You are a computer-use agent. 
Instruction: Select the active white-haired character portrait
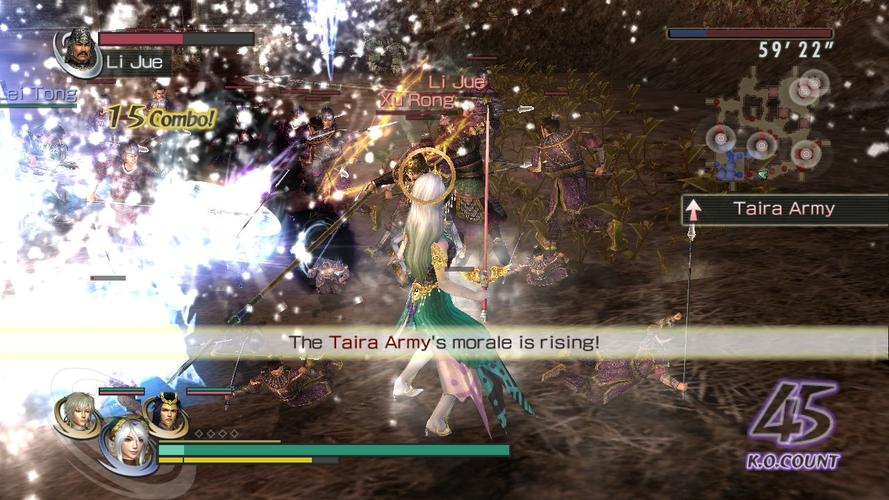[x=127, y=444]
